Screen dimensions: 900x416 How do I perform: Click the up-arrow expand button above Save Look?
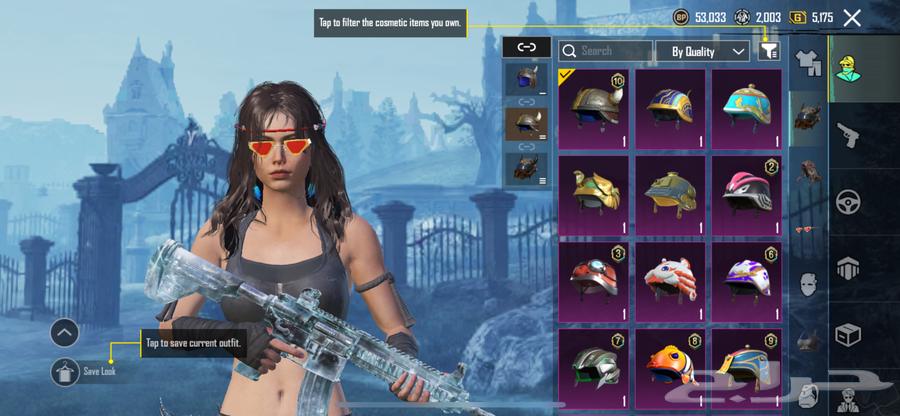click(64, 333)
